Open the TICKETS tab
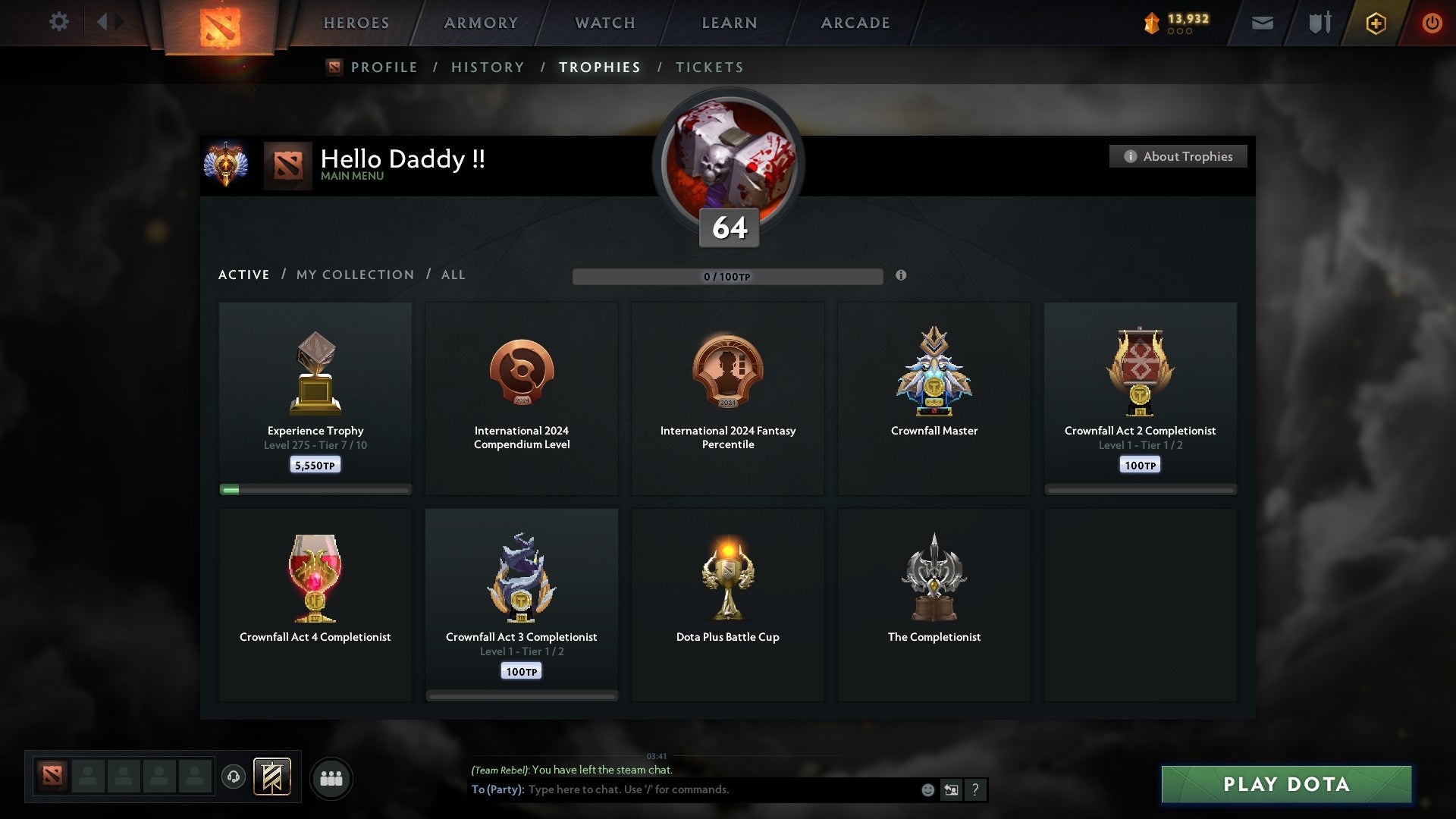 point(708,67)
